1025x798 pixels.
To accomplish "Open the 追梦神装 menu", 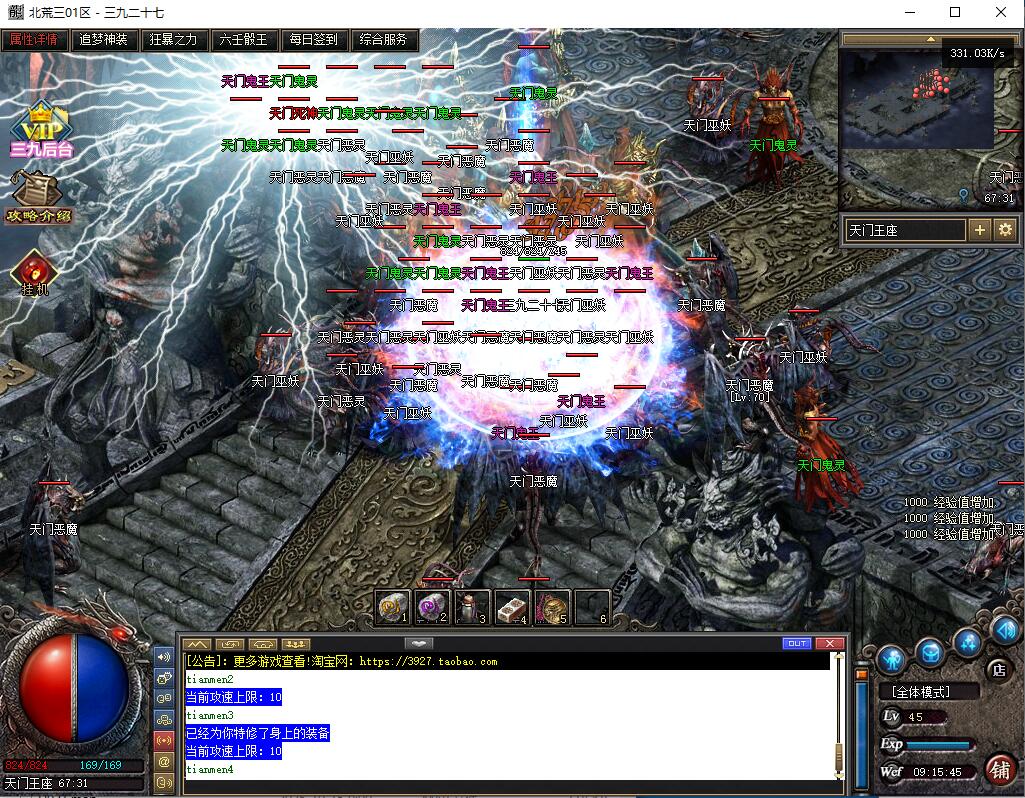I will pyautogui.click(x=104, y=40).
